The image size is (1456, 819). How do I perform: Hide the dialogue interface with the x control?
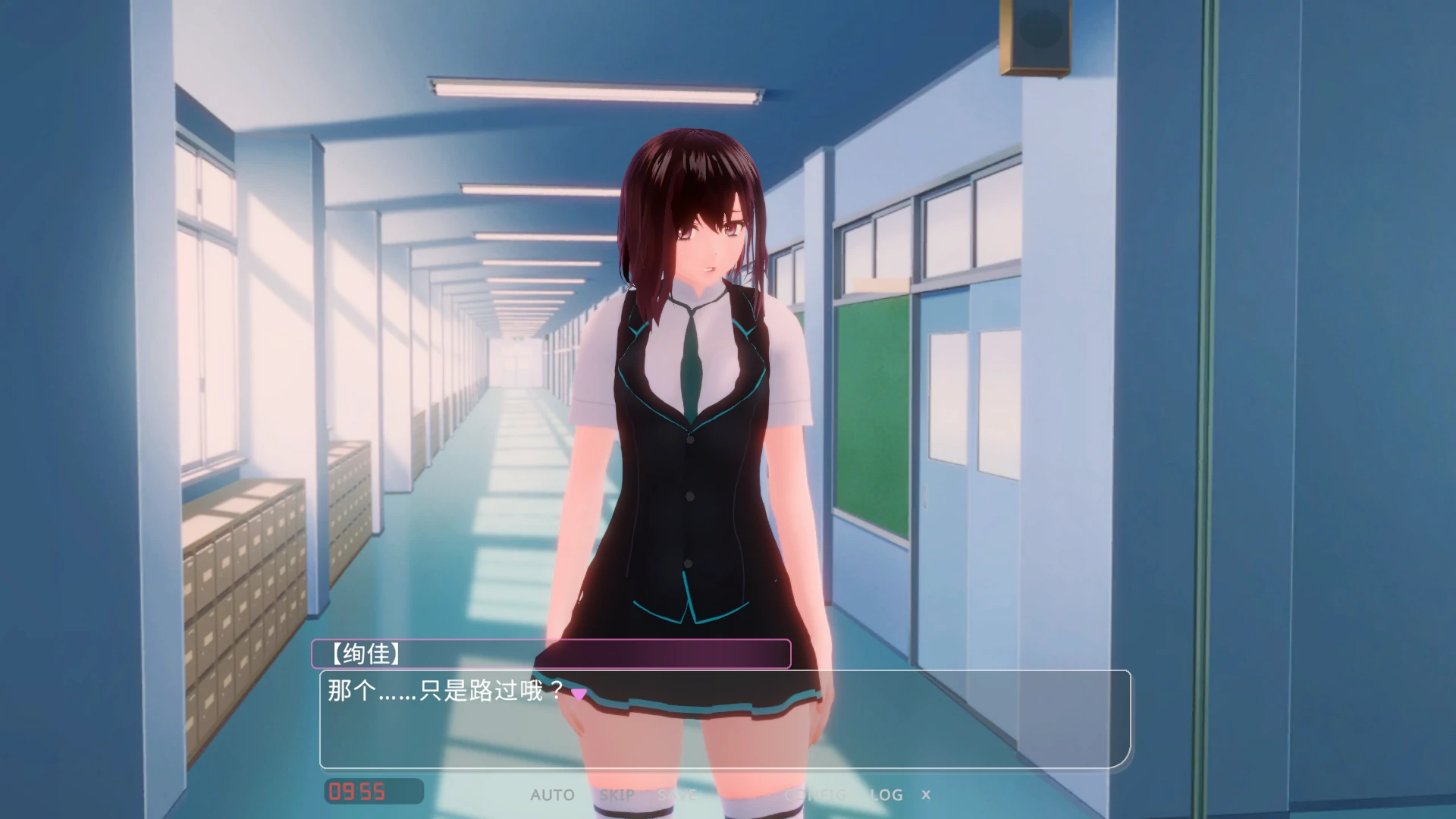point(927,795)
